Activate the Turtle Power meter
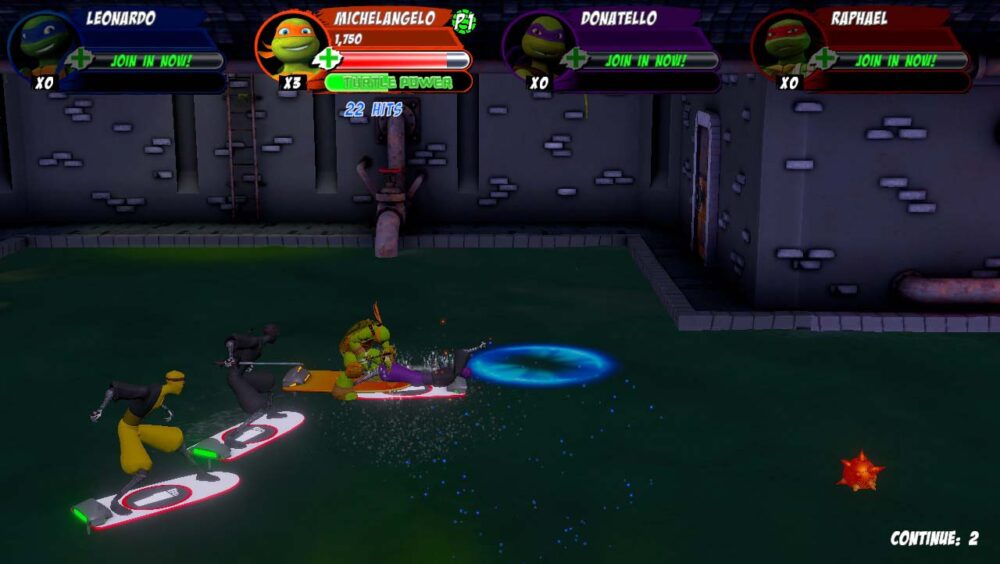This screenshot has height=564, width=1000. pos(397,82)
